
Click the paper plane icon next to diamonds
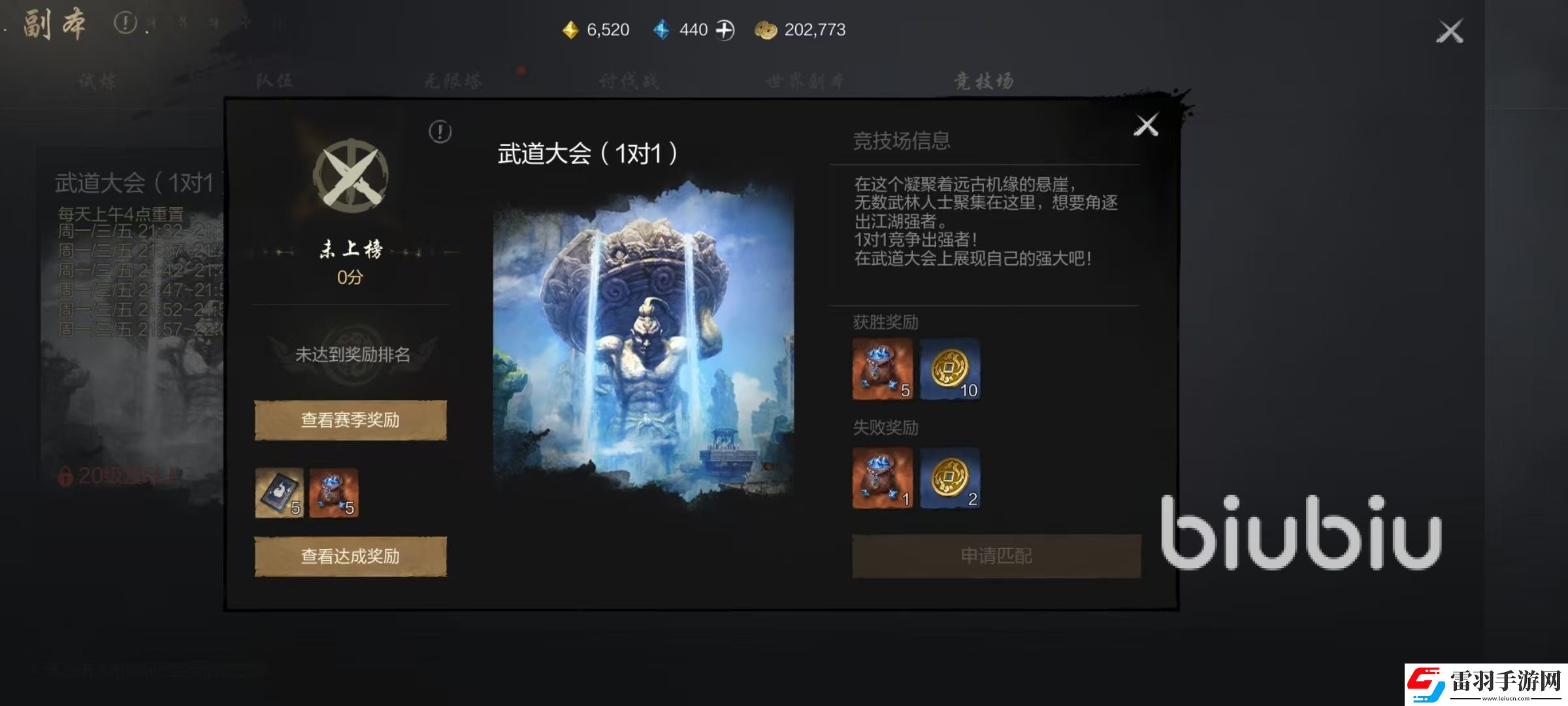coord(725,29)
